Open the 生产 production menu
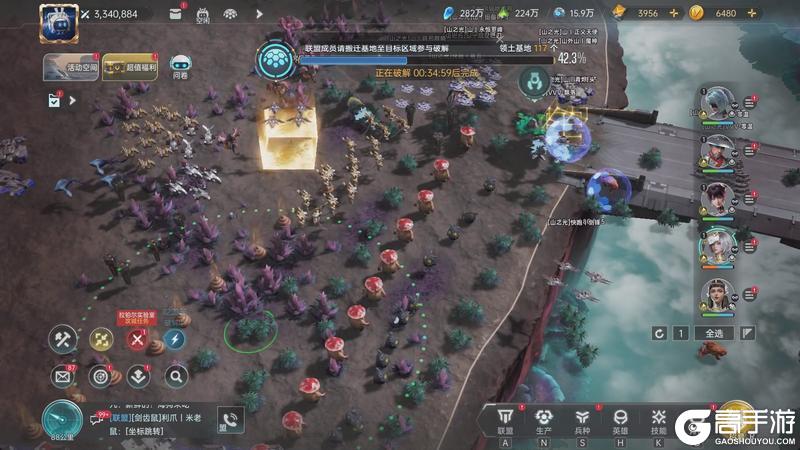 pyautogui.click(x=544, y=421)
